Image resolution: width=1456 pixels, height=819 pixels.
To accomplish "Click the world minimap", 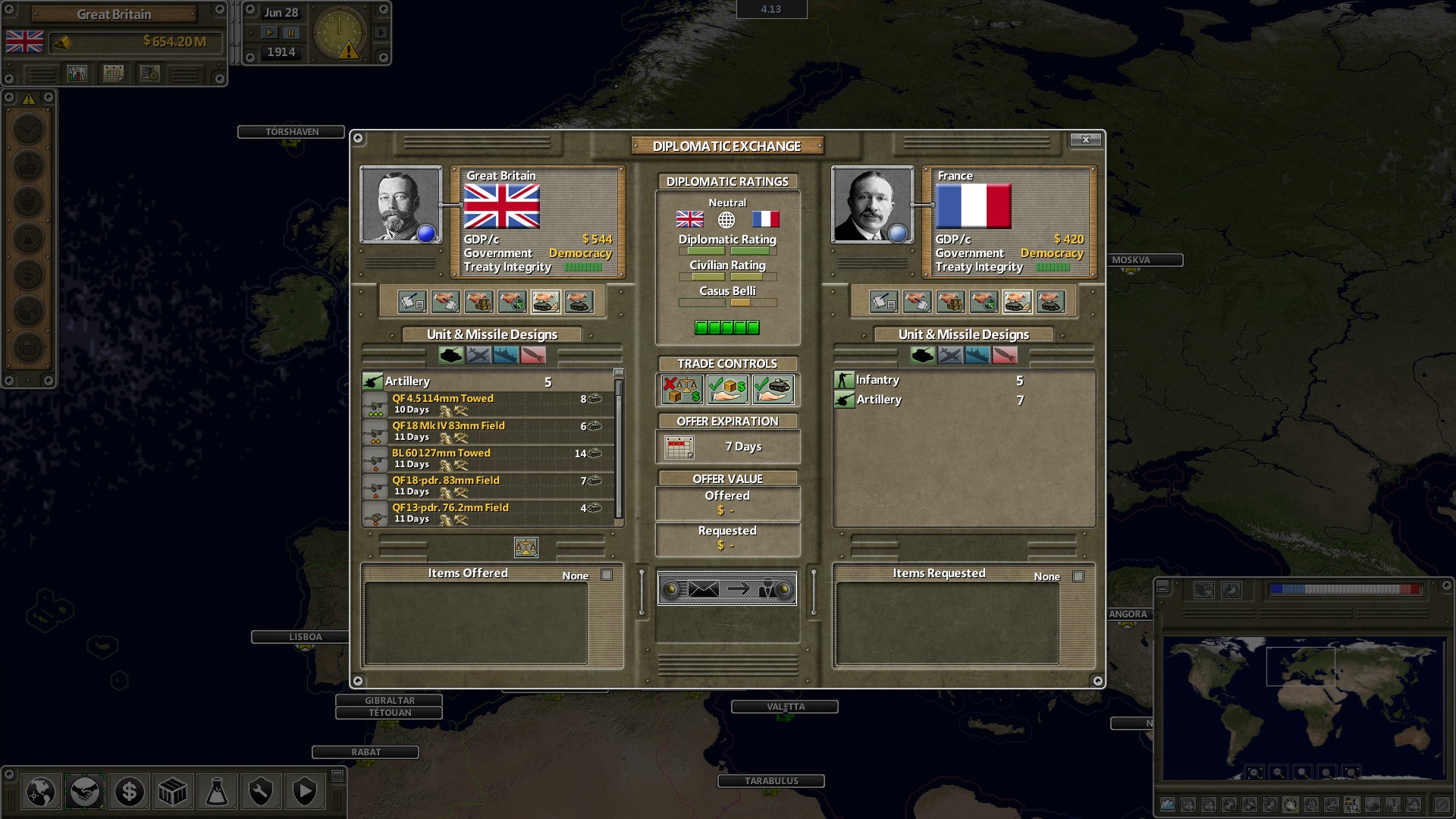I will (1303, 708).
